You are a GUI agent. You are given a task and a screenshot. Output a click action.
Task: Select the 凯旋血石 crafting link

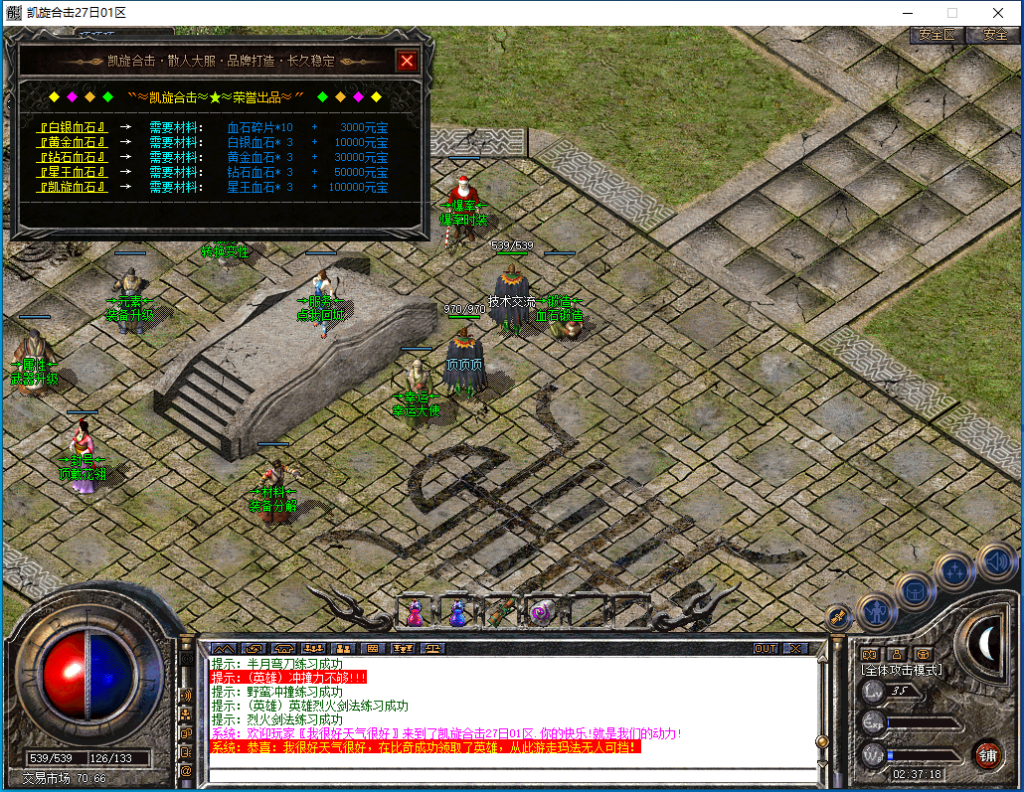72,188
